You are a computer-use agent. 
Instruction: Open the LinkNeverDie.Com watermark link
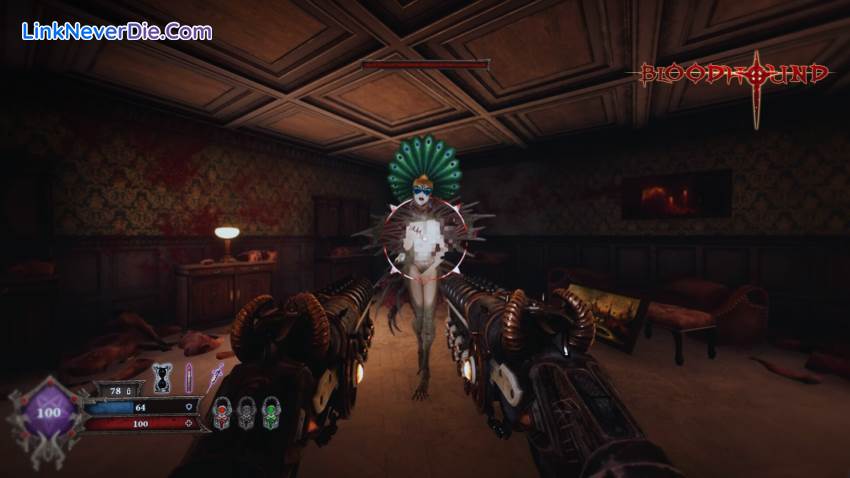[x=116, y=31]
